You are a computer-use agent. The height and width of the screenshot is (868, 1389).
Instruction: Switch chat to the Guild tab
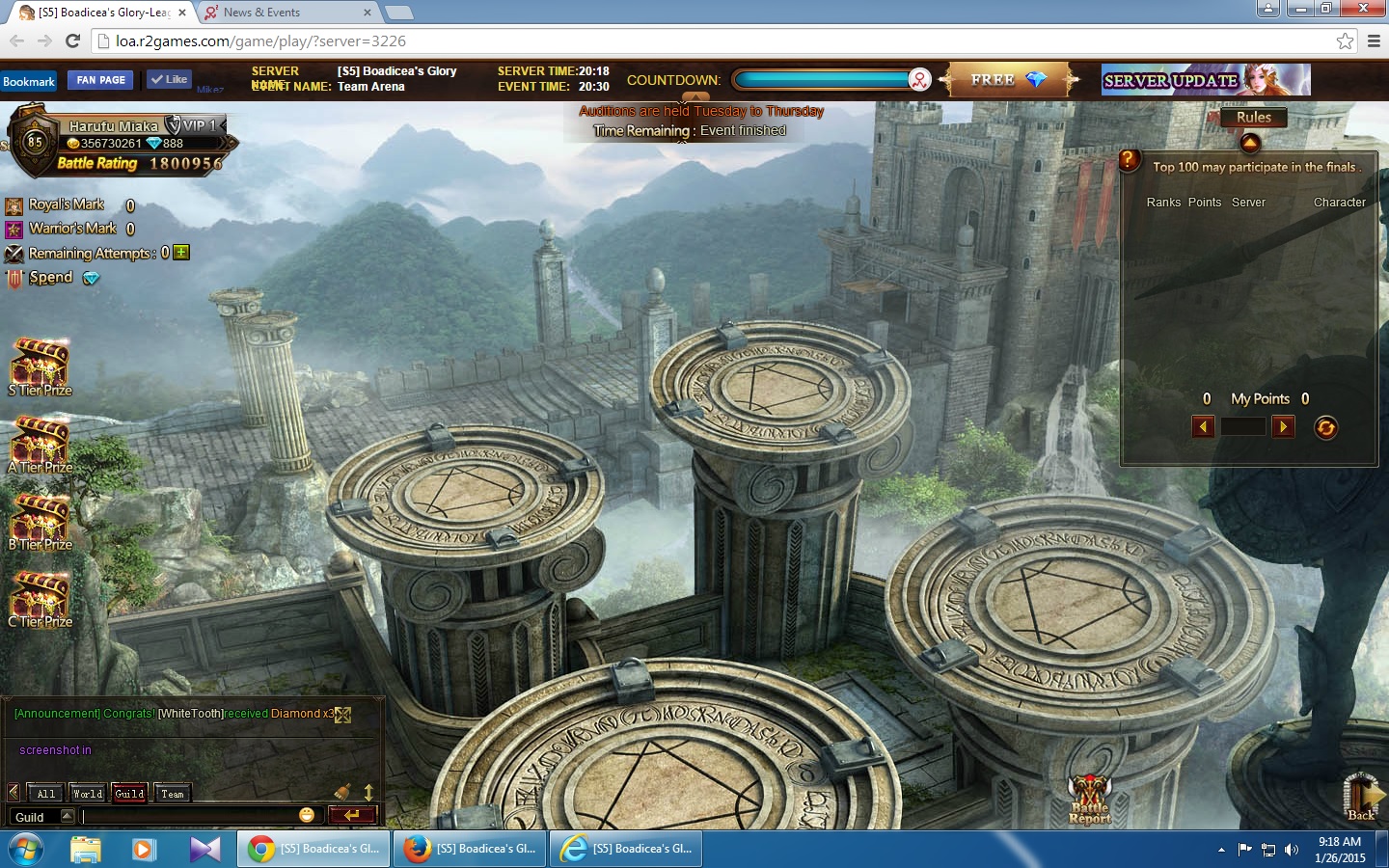(x=129, y=794)
